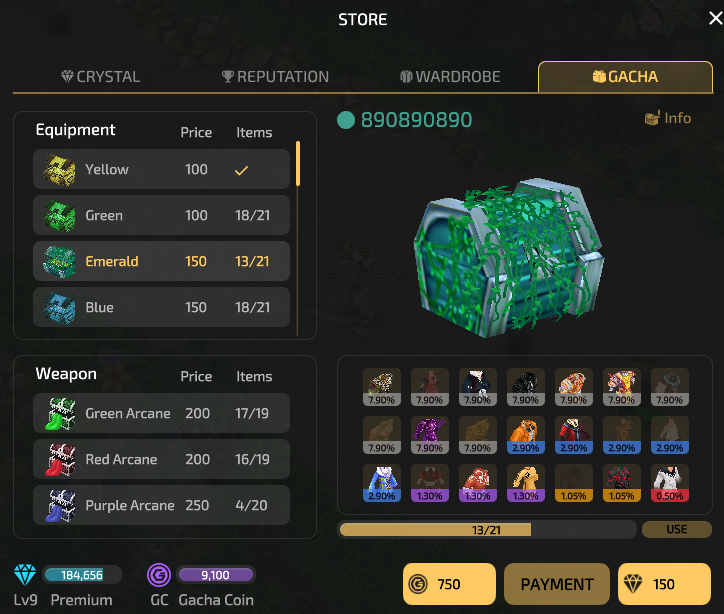This screenshot has width=724, height=614.
Task: Select the Gacha tab
Action: pyautogui.click(x=625, y=77)
